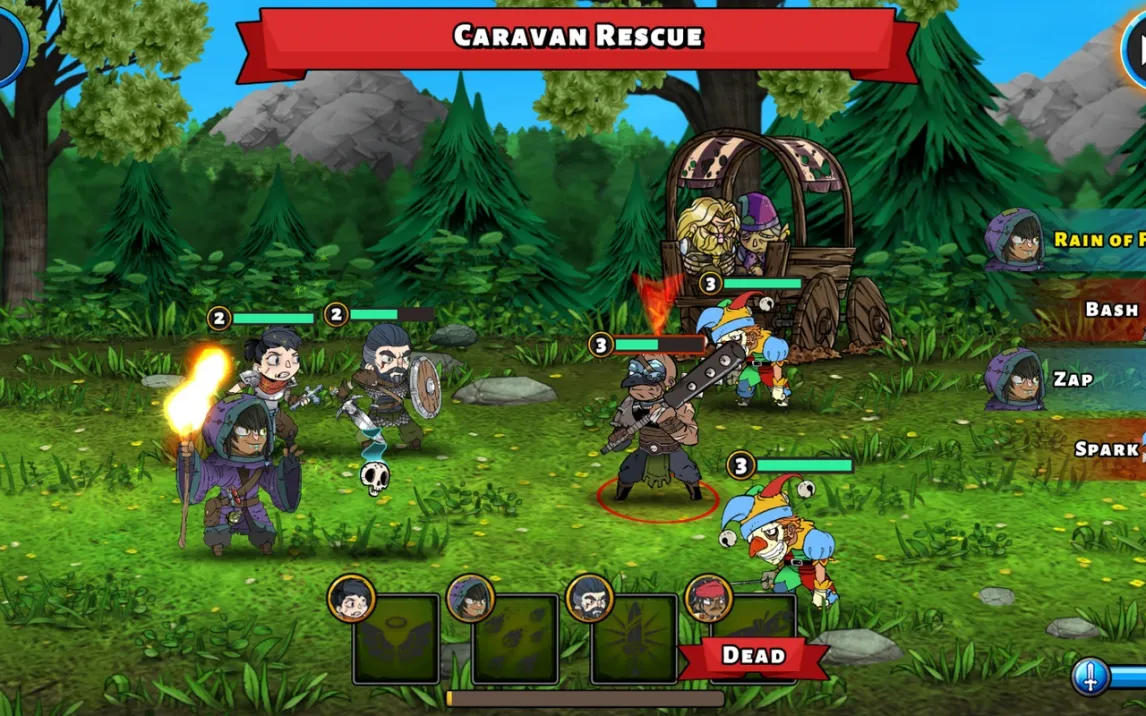Image resolution: width=1146 pixels, height=716 pixels.
Task: Click the blue sword icon button
Action: (x=1091, y=677)
